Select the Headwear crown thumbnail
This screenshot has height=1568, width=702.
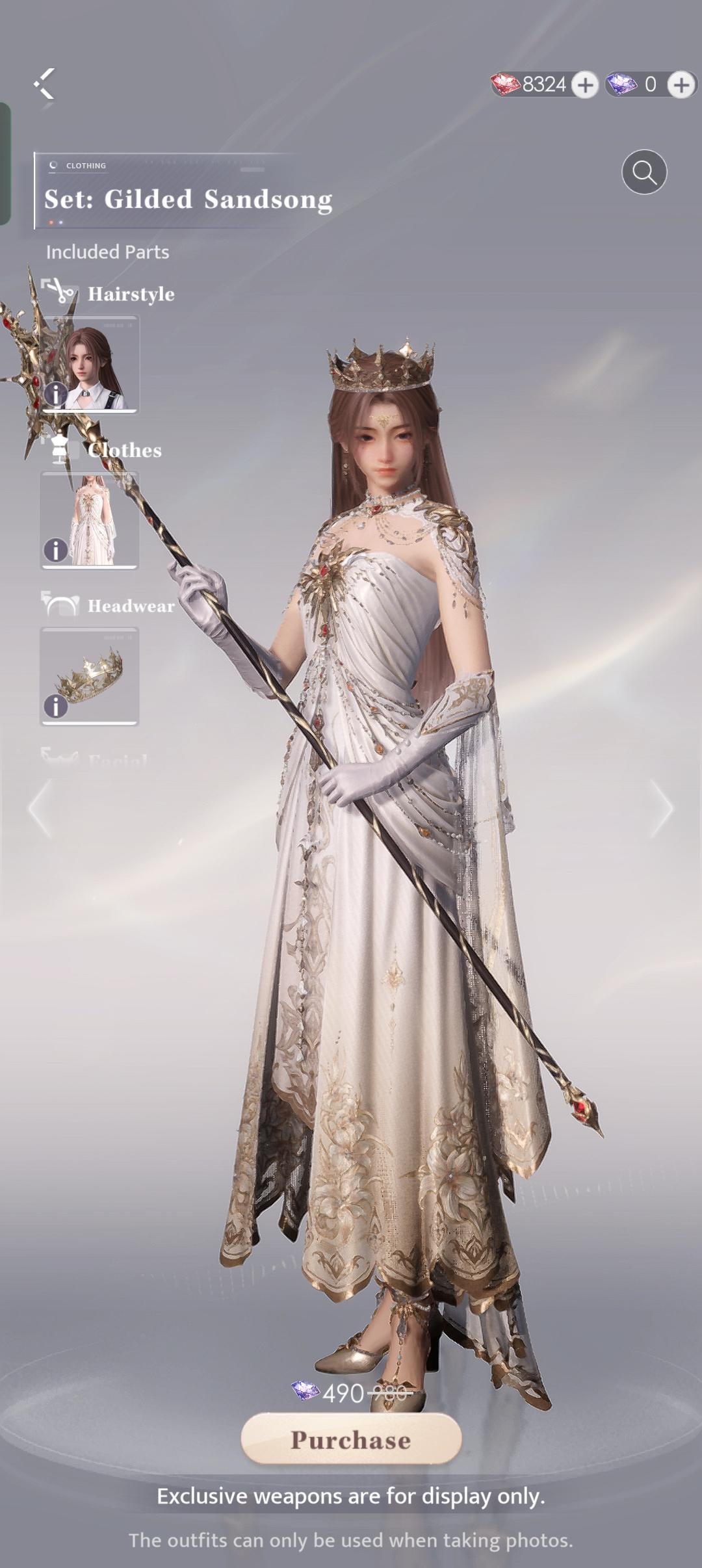tap(90, 675)
